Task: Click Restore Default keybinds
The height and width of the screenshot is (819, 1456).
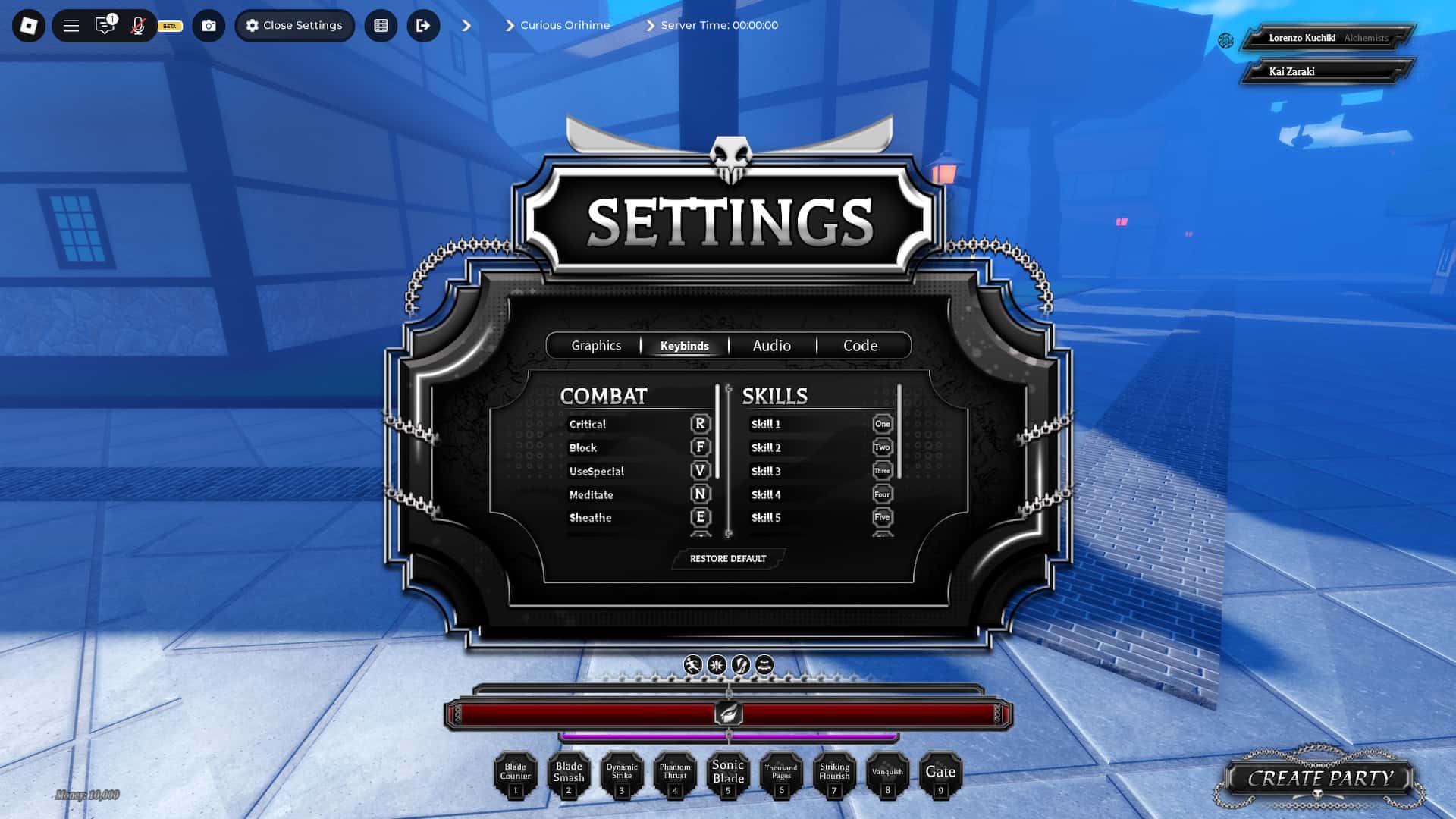Action: tap(728, 558)
